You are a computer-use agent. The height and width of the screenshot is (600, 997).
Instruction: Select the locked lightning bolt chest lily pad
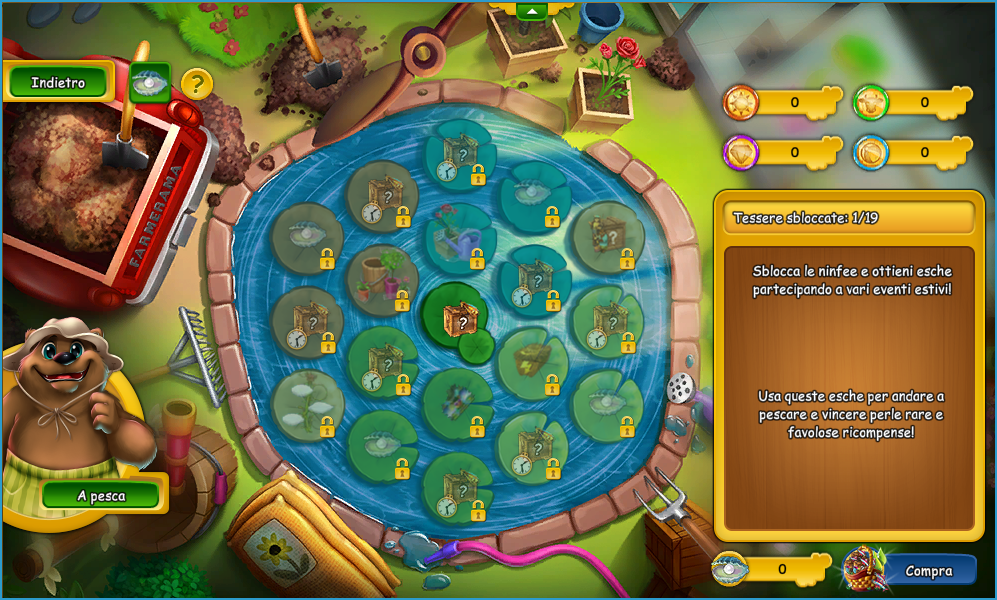(x=534, y=358)
